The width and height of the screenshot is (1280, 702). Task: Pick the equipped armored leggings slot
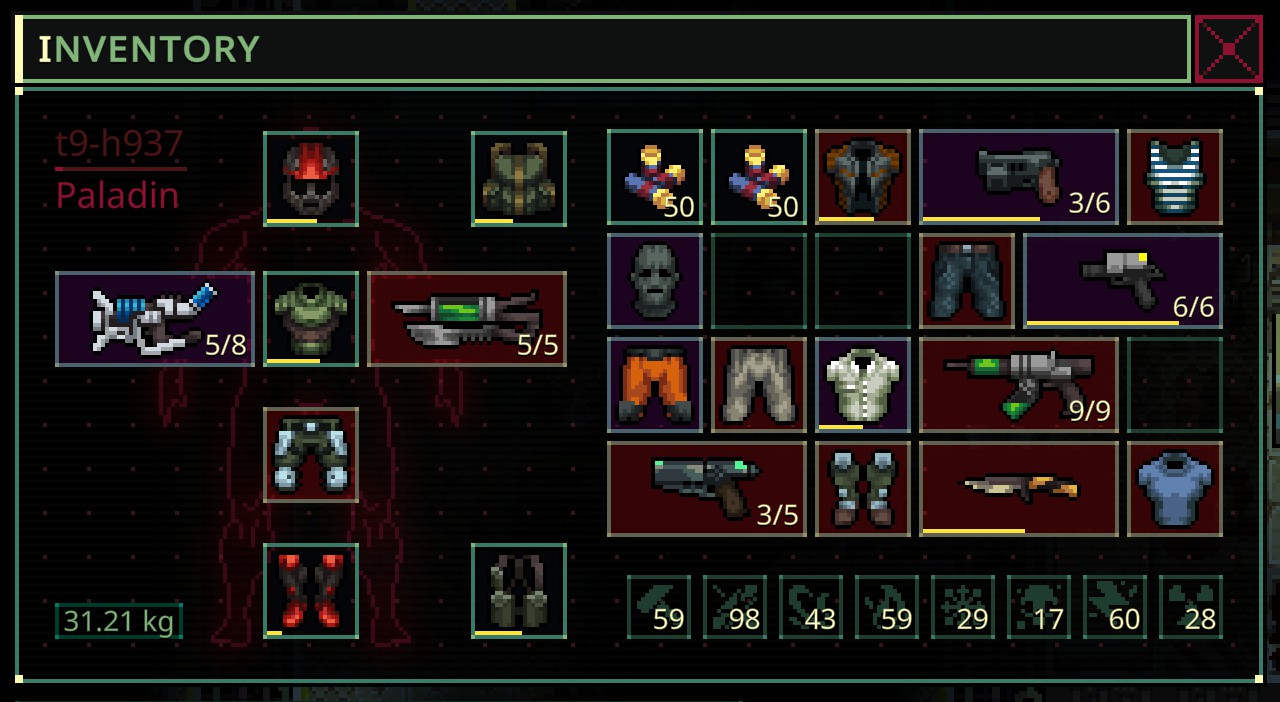[311, 455]
